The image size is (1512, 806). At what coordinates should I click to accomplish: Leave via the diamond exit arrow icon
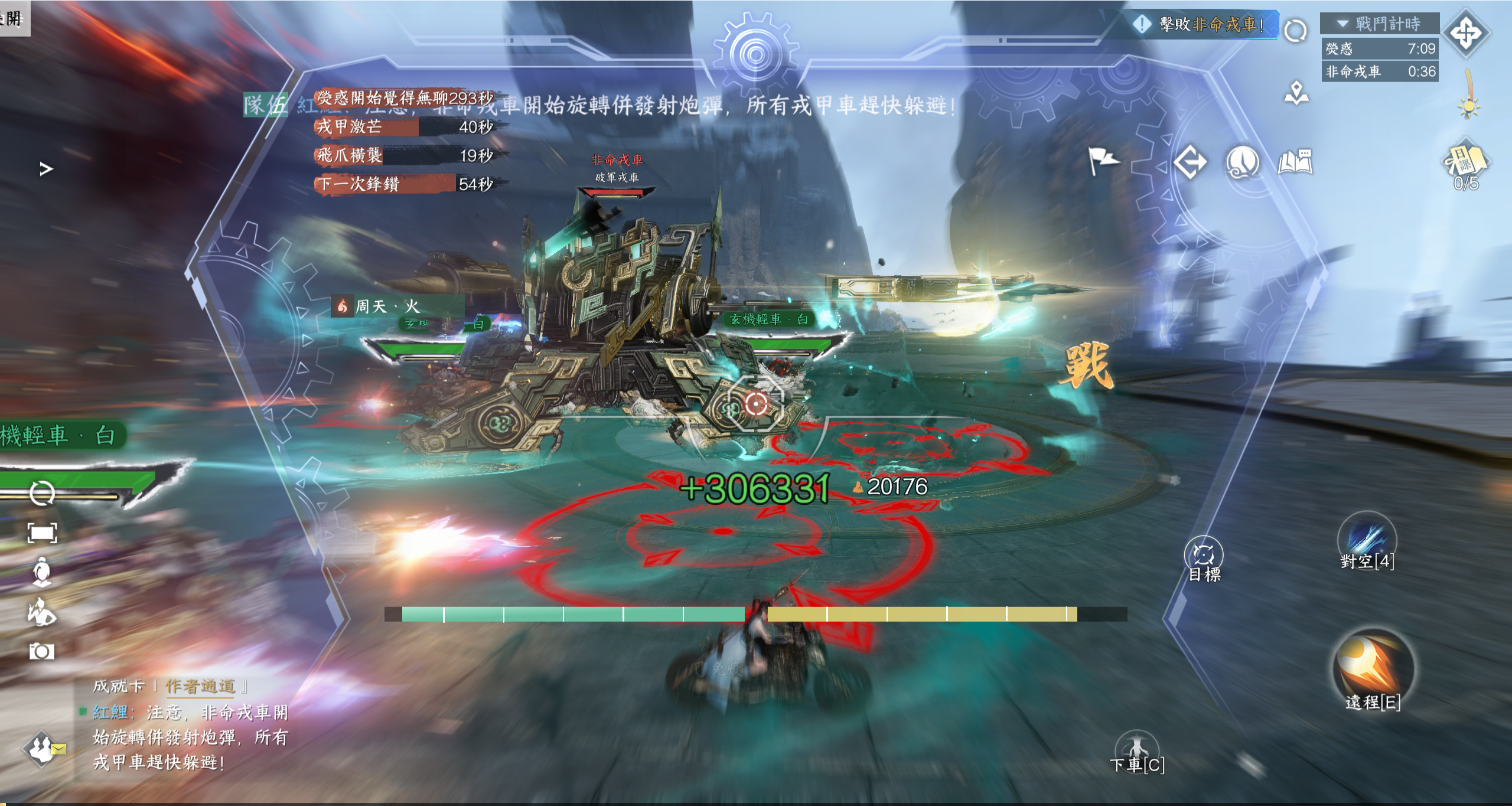(x=1190, y=162)
